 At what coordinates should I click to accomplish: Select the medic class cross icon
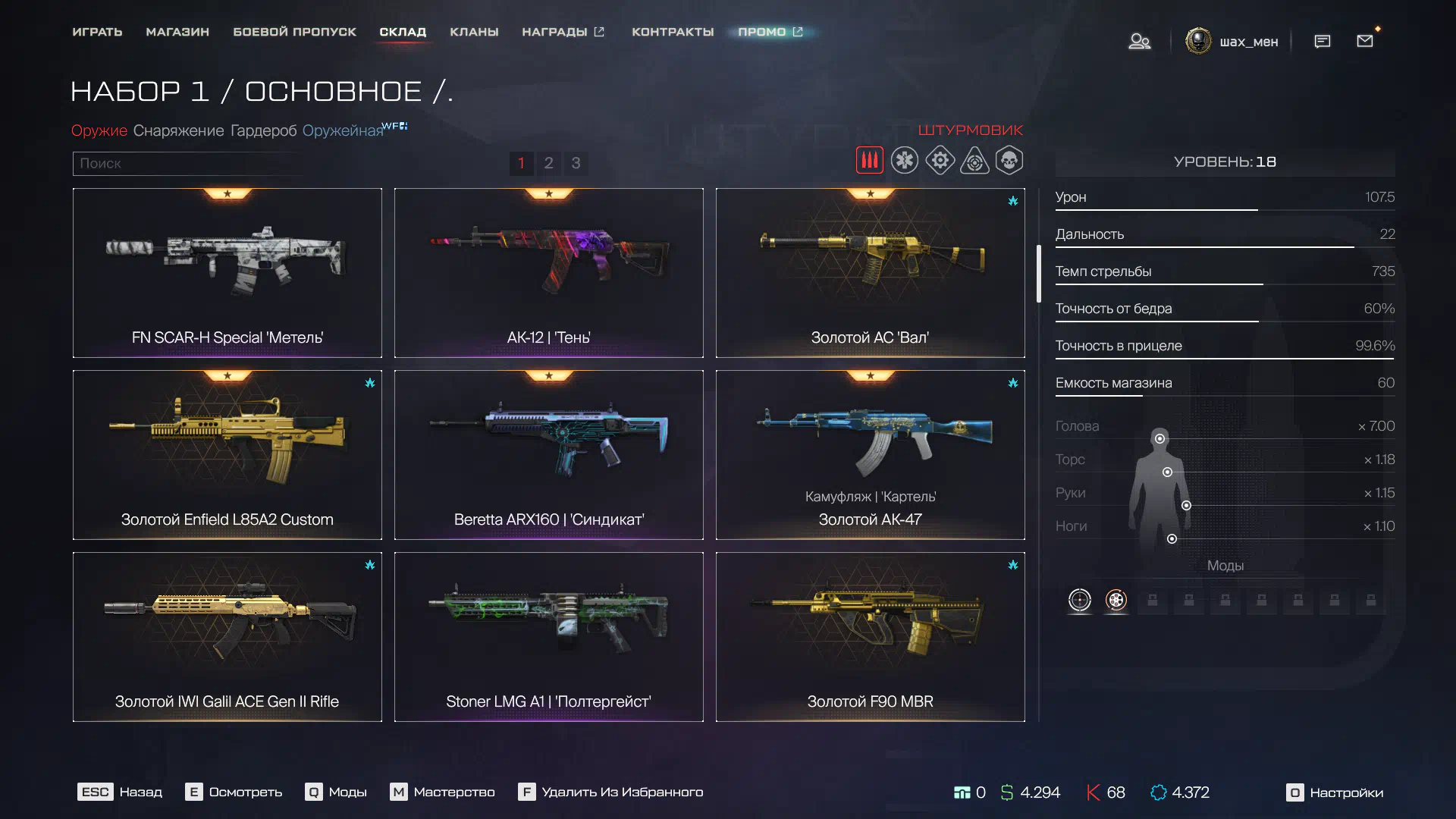tap(904, 161)
